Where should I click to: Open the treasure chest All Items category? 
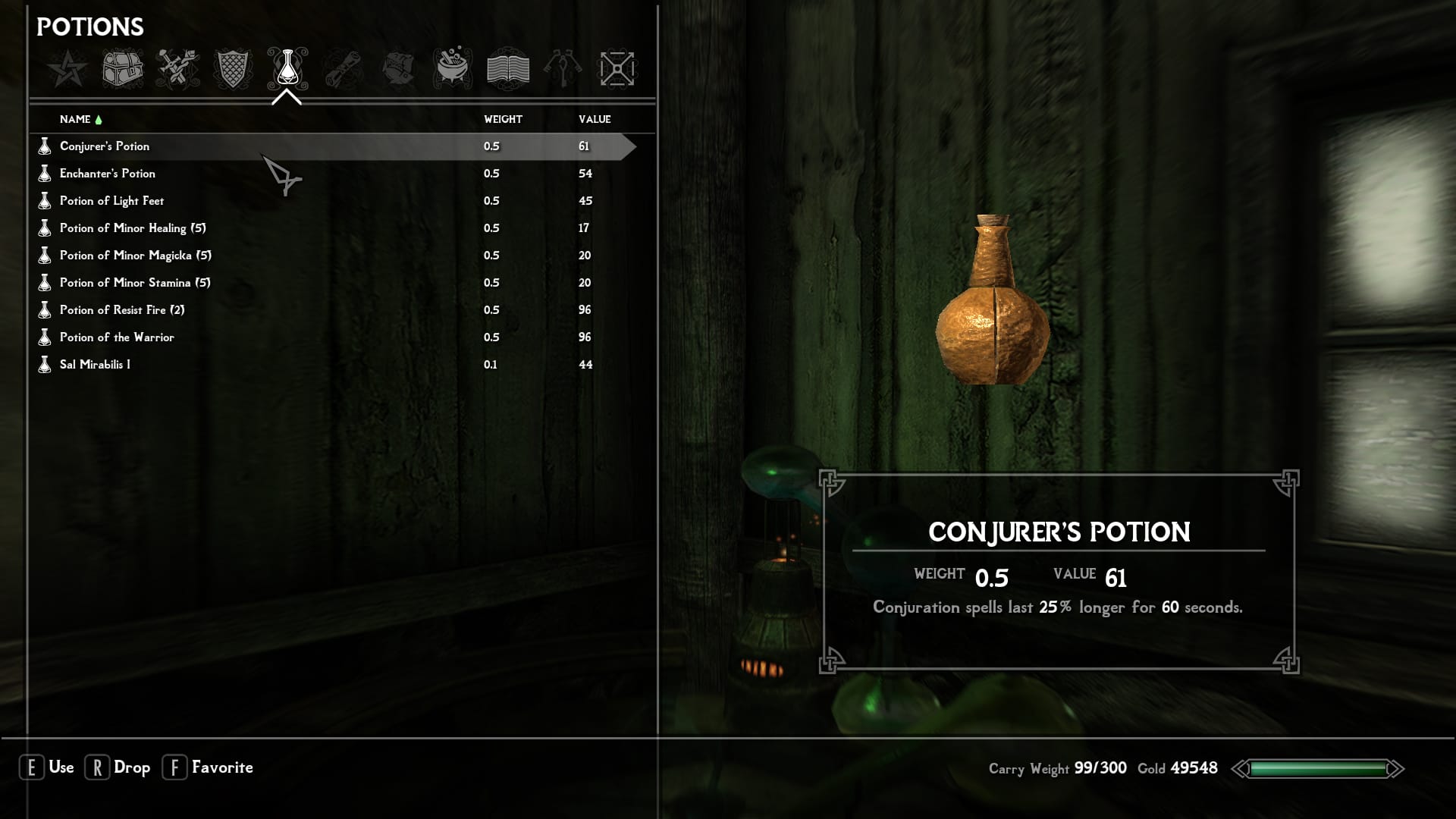pyautogui.click(x=123, y=69)
